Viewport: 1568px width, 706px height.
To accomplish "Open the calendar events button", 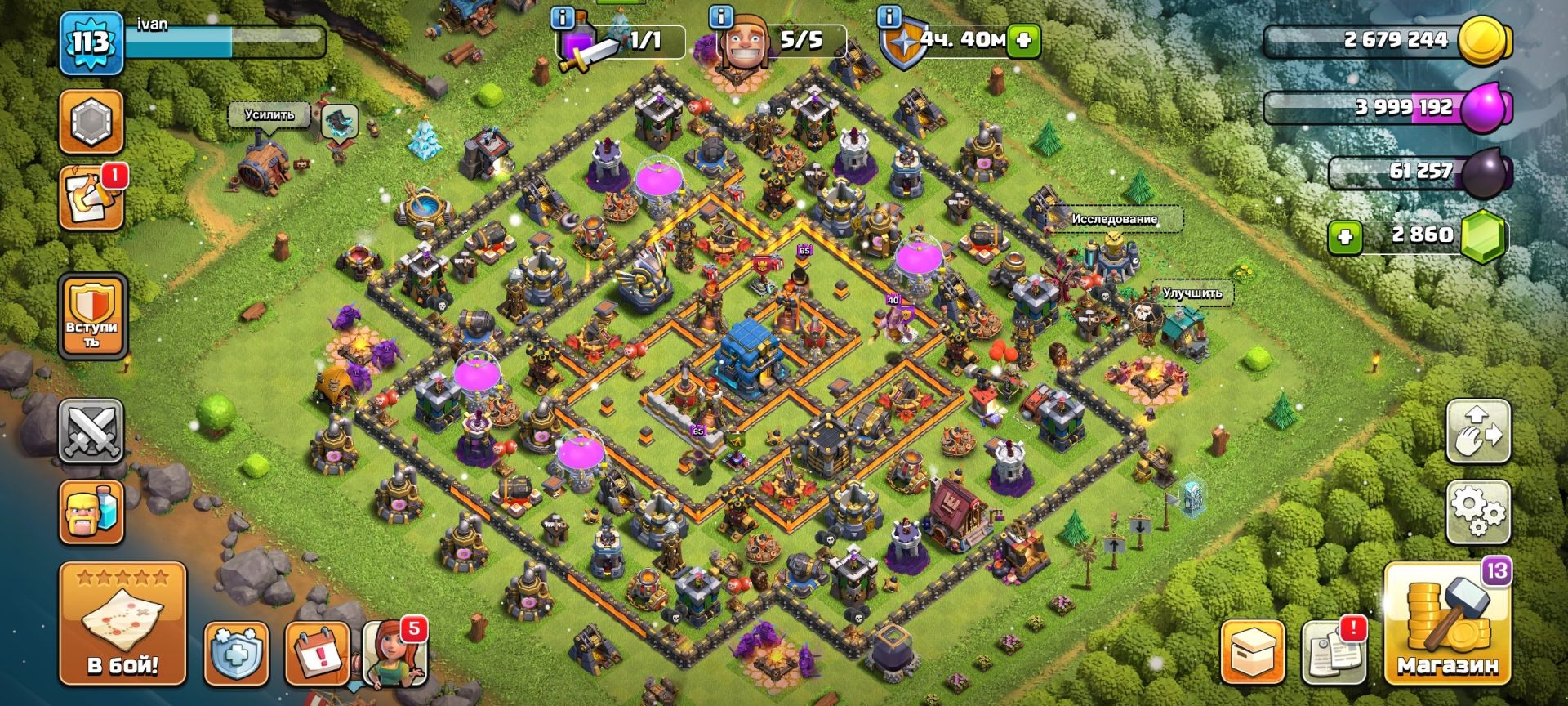I will tap(317, 654).
